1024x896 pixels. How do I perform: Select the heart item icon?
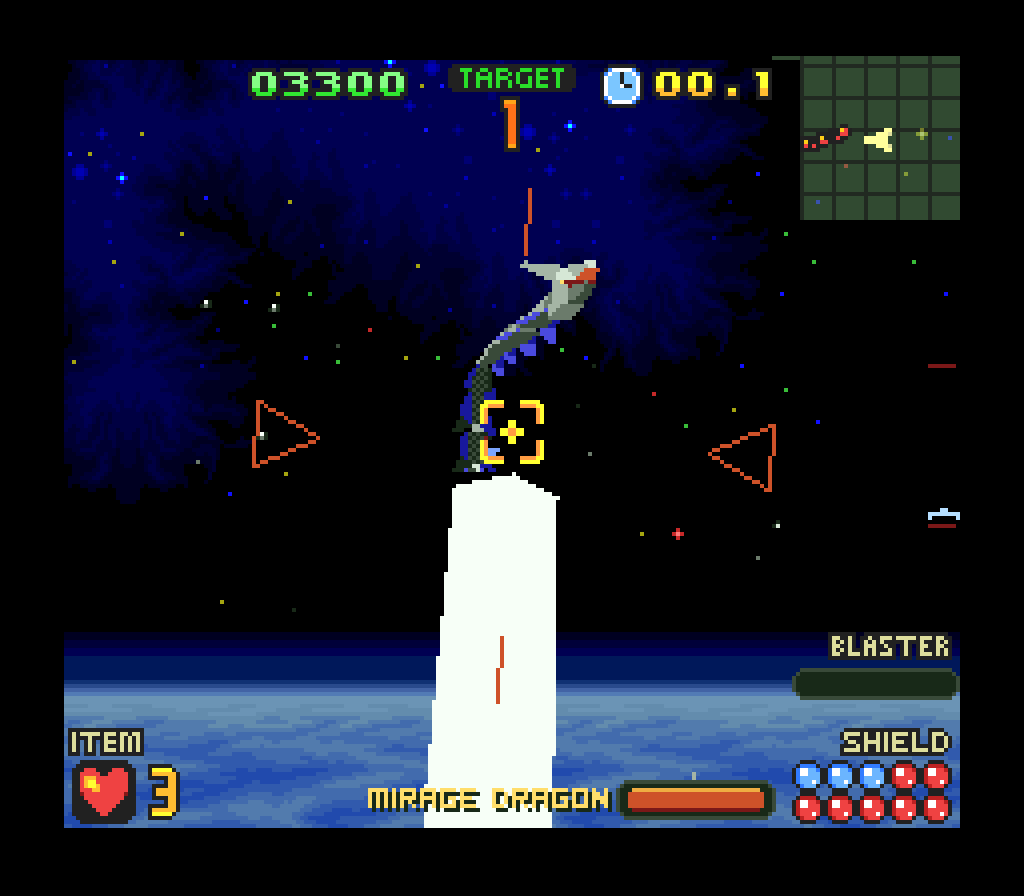pos(104,790)
